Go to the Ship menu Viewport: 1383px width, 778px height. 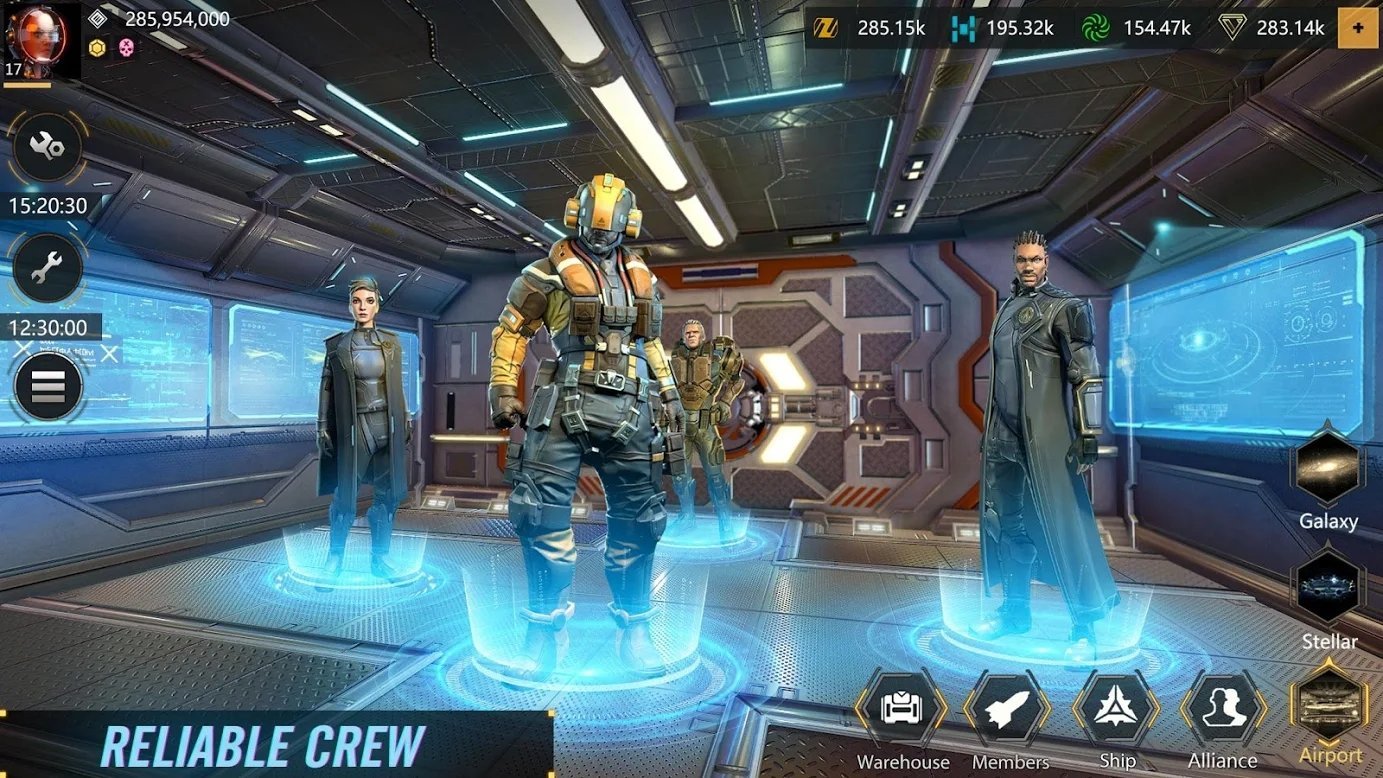click(x=1116, y=709)
